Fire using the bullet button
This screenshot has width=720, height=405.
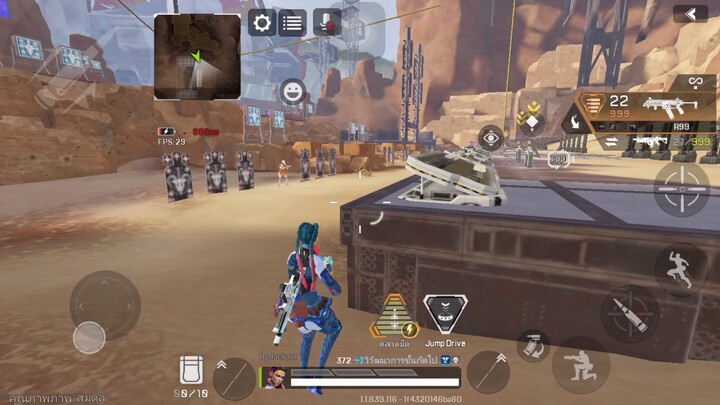[x=629, y=315]
